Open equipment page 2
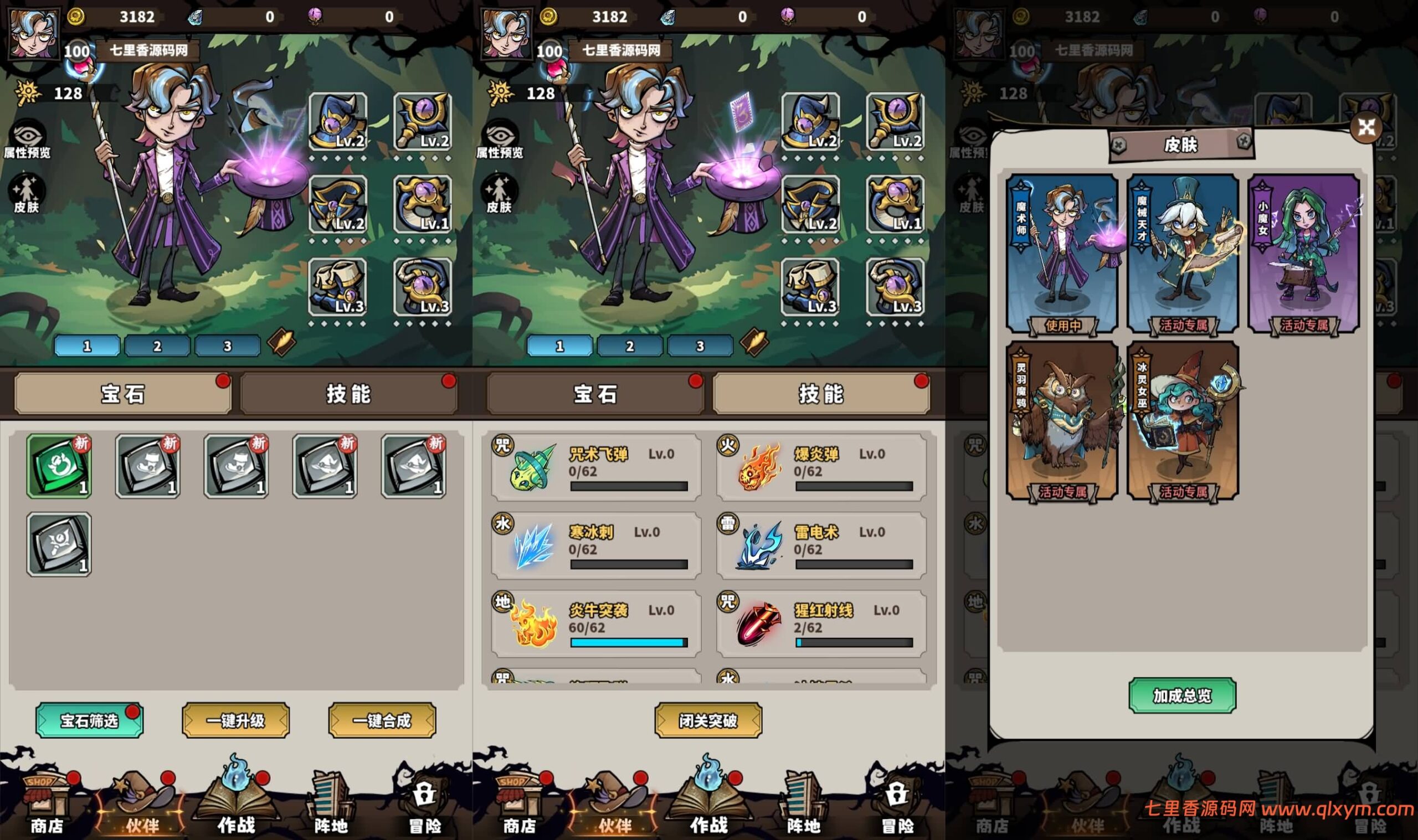This screenshot has height=840, width=1418. (158, 345)
